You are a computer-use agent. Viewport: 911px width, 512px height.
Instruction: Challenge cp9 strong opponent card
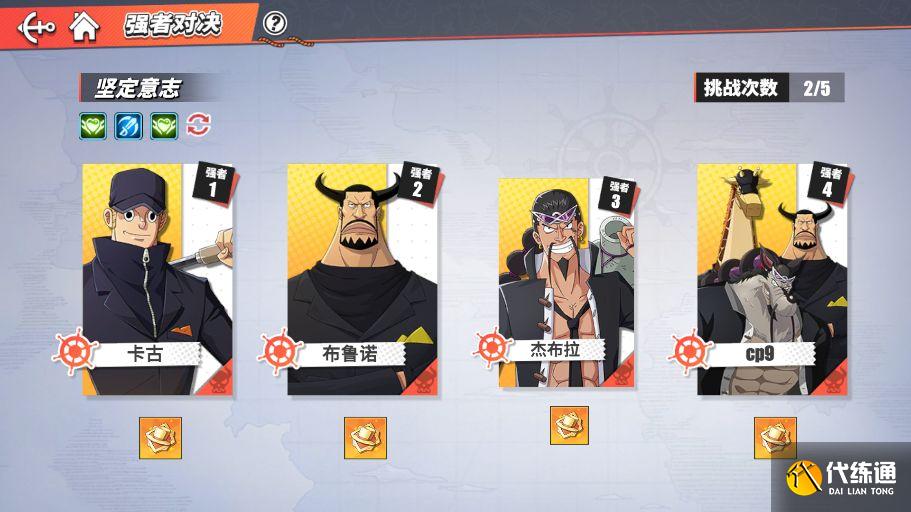[x=771, y=279]
